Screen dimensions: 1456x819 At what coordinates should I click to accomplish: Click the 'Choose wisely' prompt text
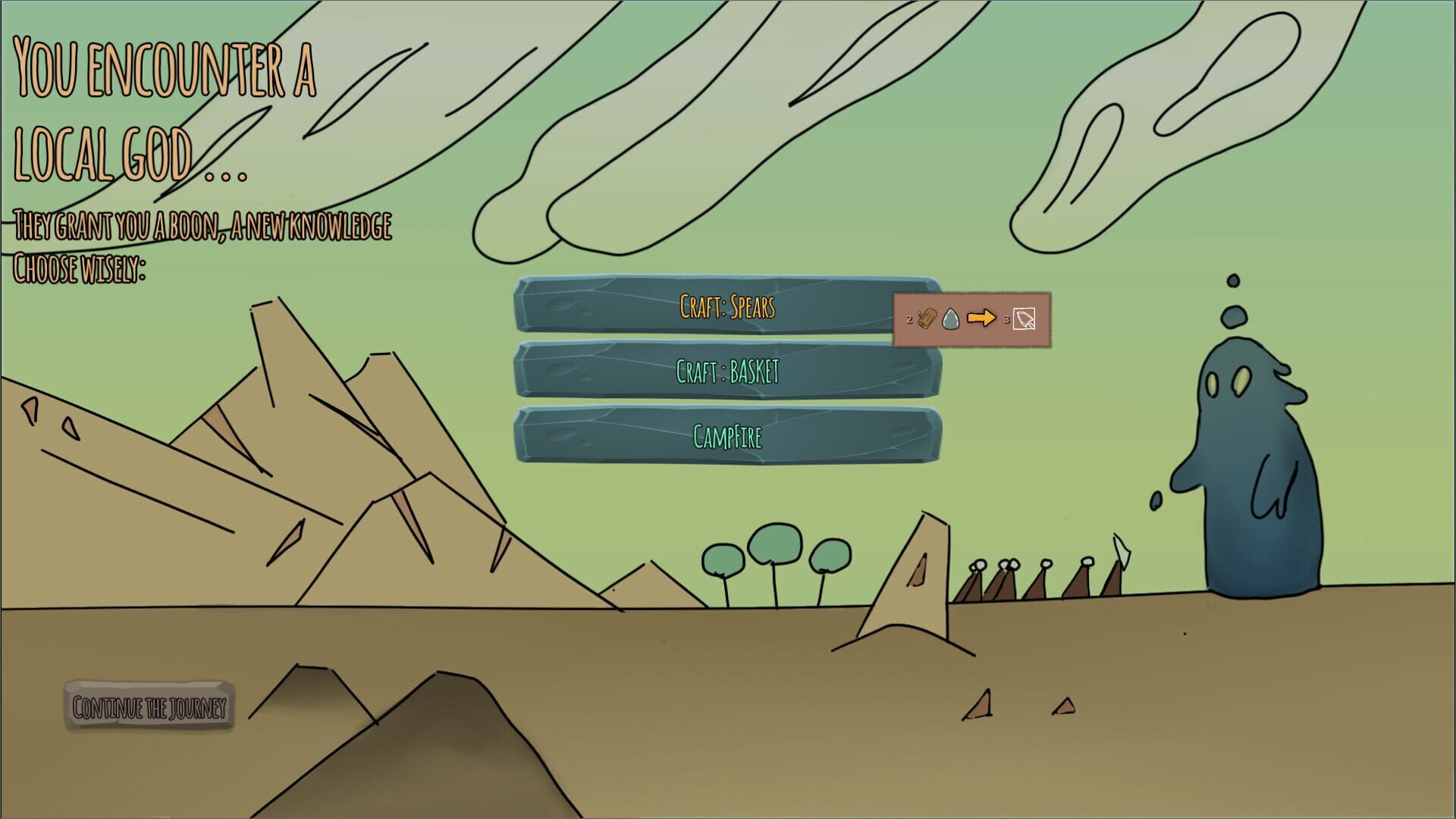[80, 265]
